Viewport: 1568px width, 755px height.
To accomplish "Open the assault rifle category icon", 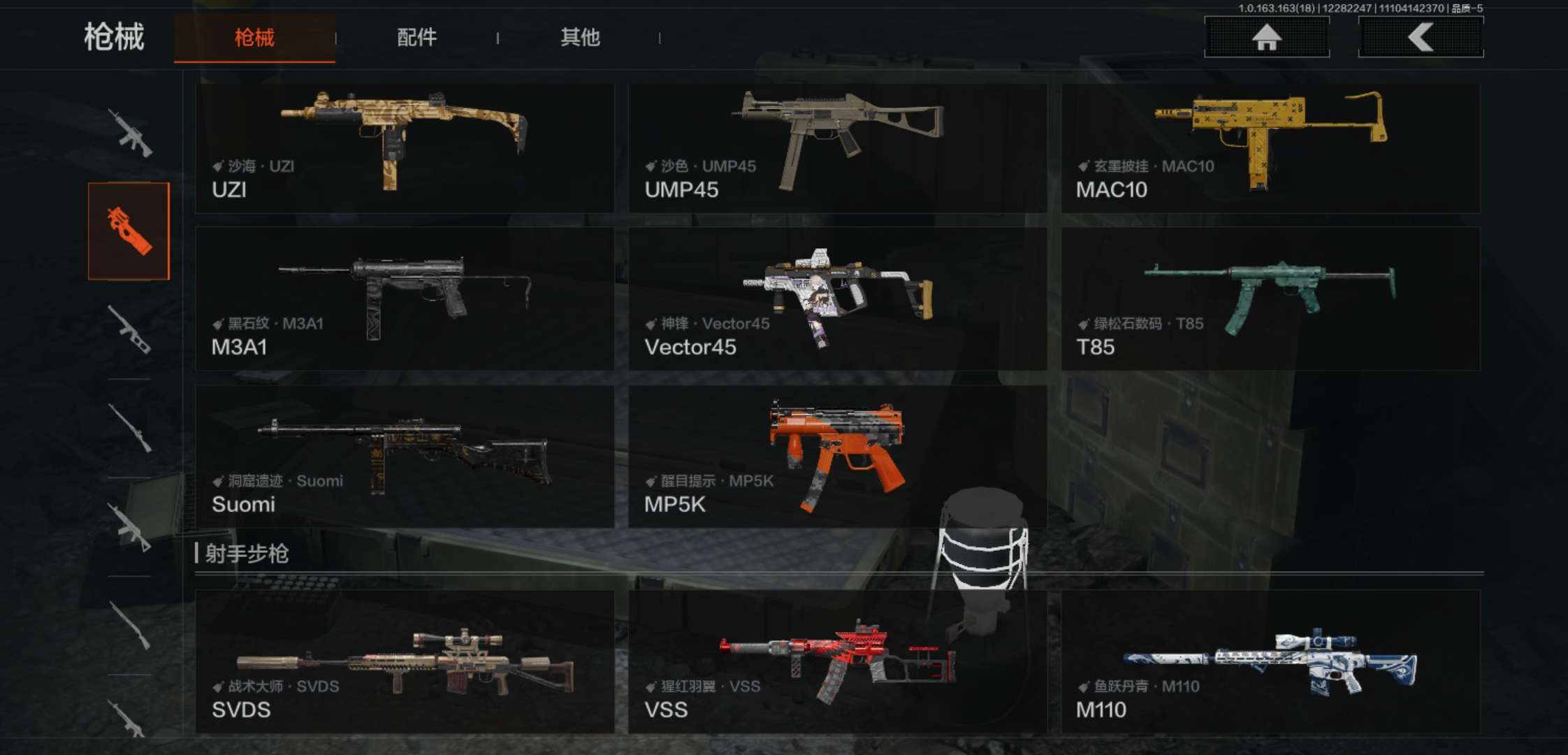I will 130,132.
